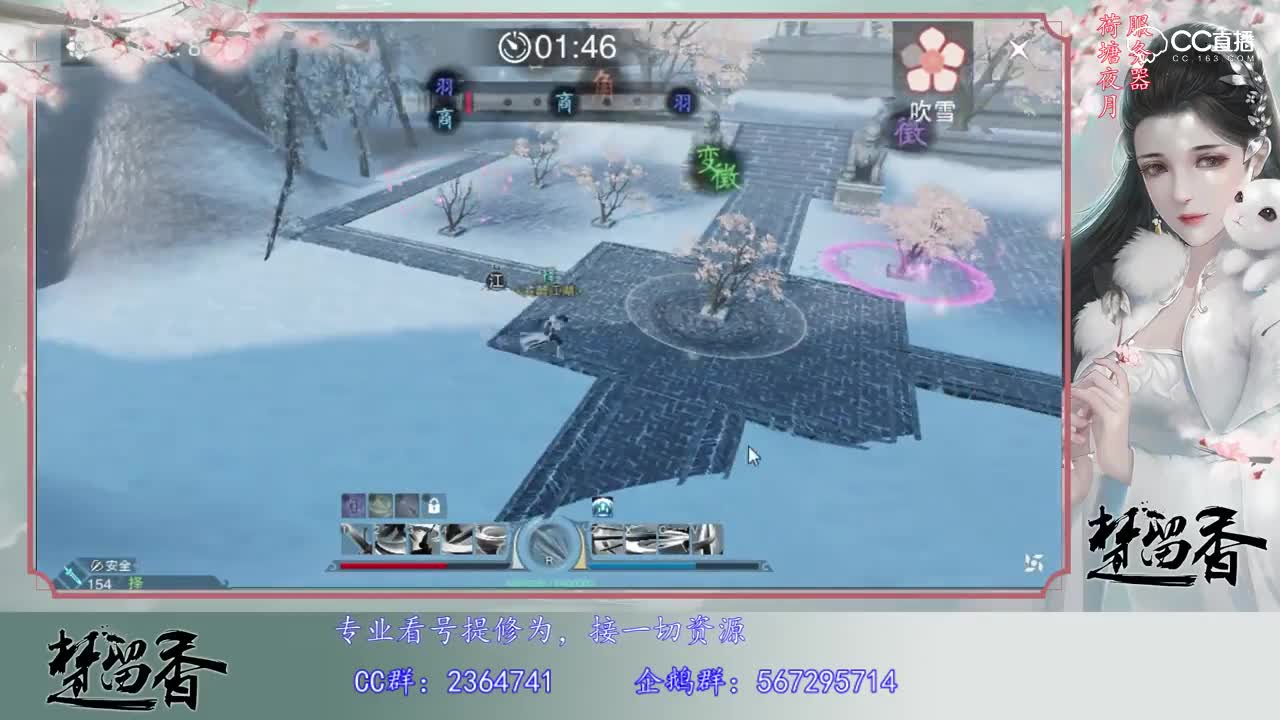Expand the 羽 versus 商 score banner
This screenshot has width=1280, height=720.
coord(560,100)
